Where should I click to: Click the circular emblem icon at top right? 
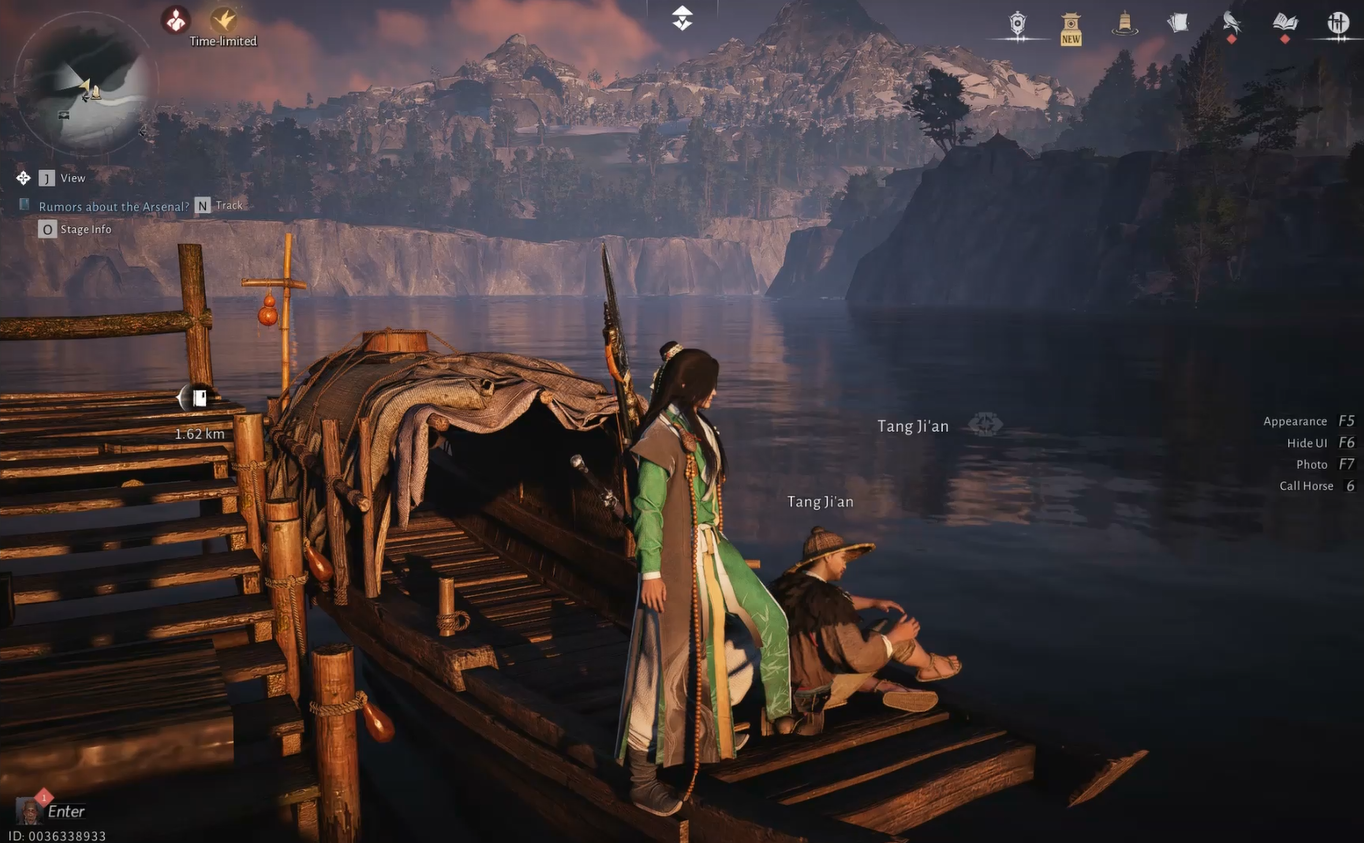point(1337,22)
